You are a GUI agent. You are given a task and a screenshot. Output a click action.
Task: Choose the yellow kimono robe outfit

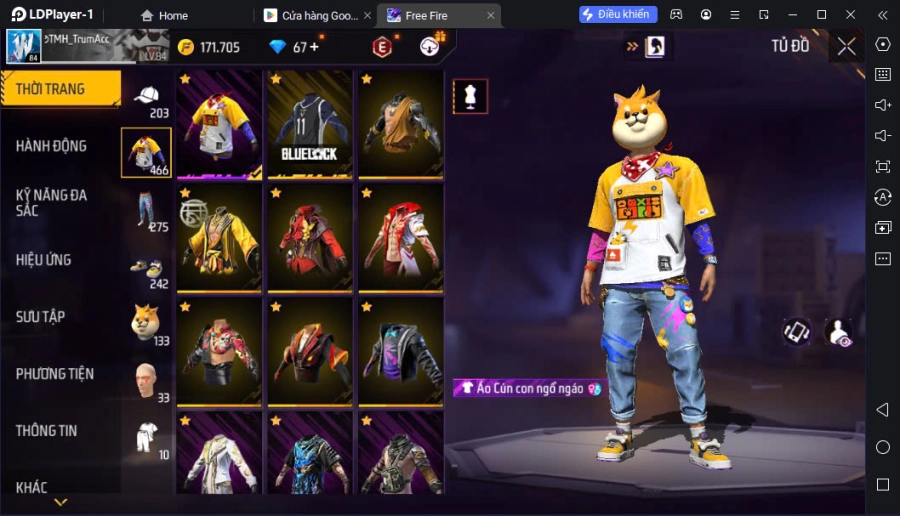click(x=219, y=239)
